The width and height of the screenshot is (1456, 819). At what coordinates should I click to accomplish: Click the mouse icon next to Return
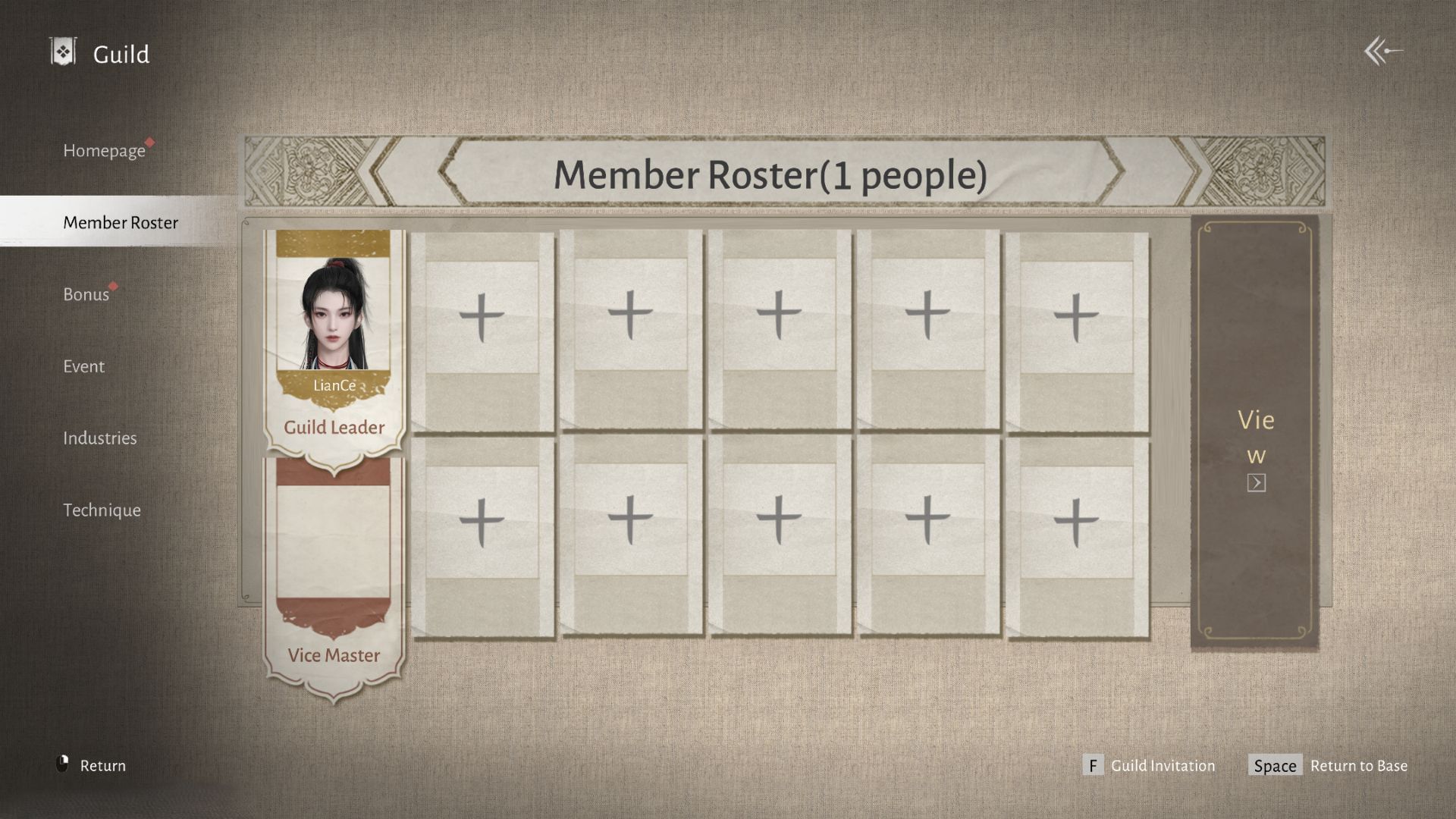64,765
